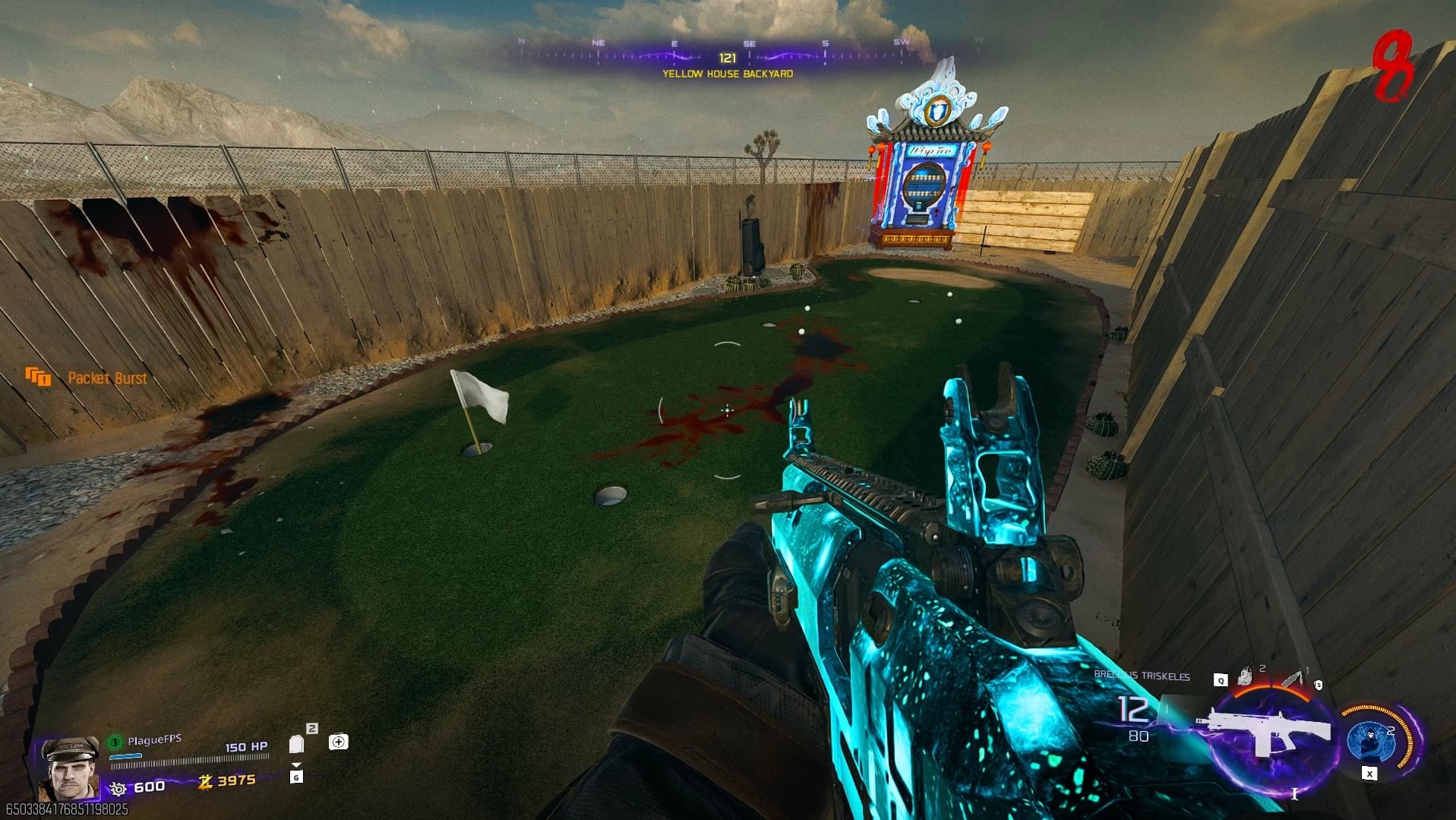Select the lethal combat axe icon

pos(1293,679)
